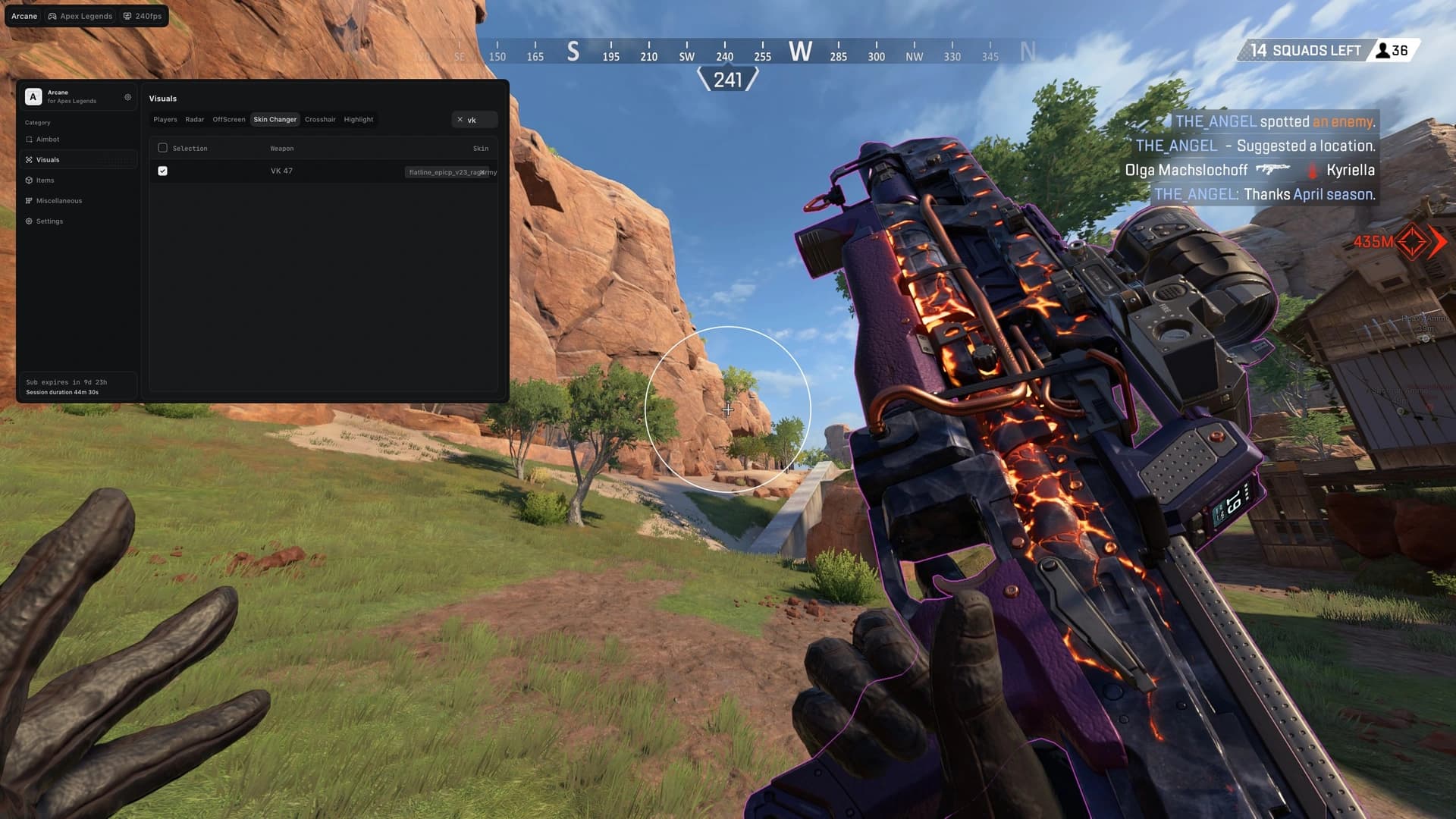This screenshot has height=819, width=1456.
Task: Switch to the Players tab
Action: tap(165, 119)
